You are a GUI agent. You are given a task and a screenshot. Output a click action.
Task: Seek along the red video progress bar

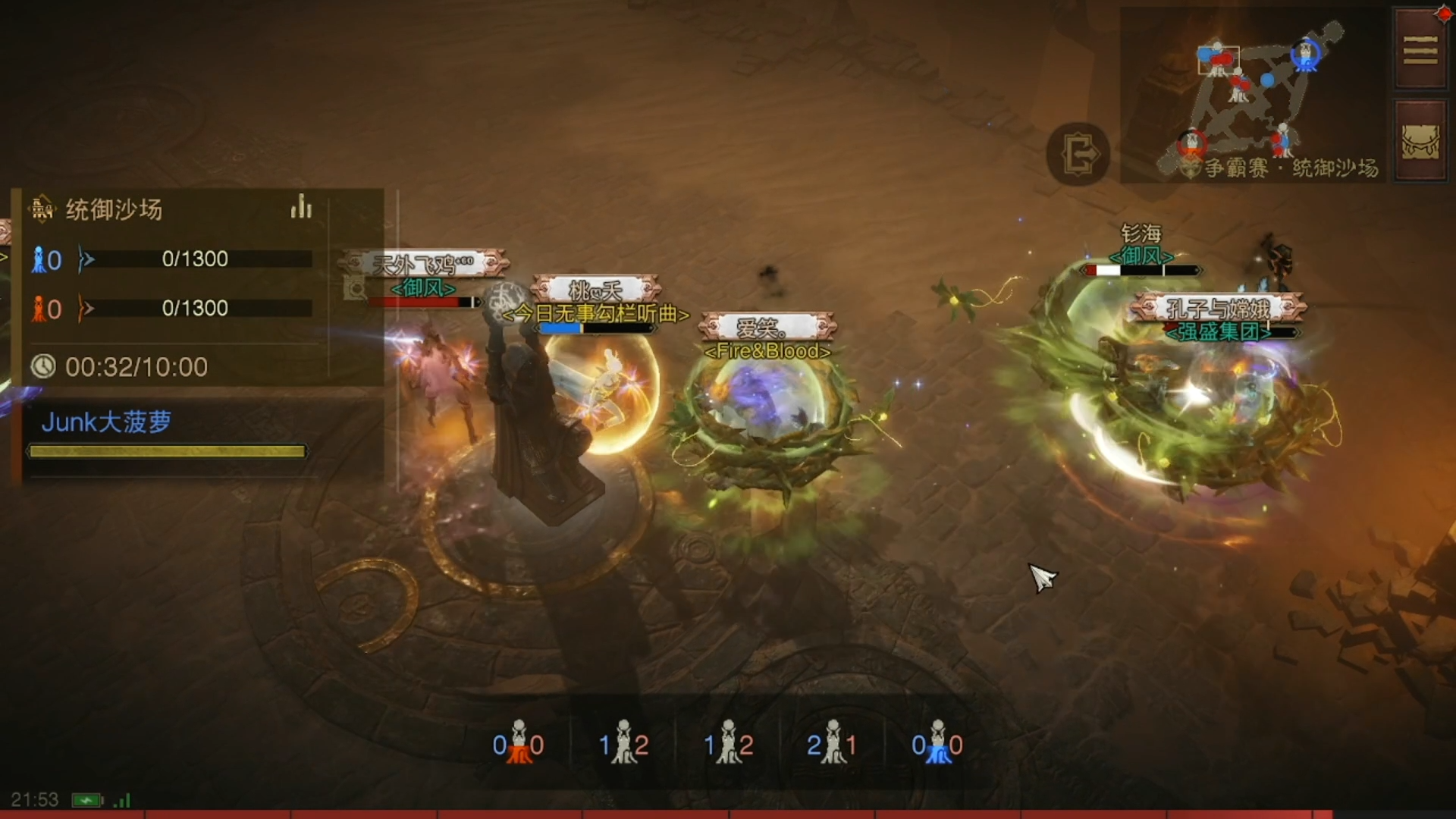click(x=728, y=814)
